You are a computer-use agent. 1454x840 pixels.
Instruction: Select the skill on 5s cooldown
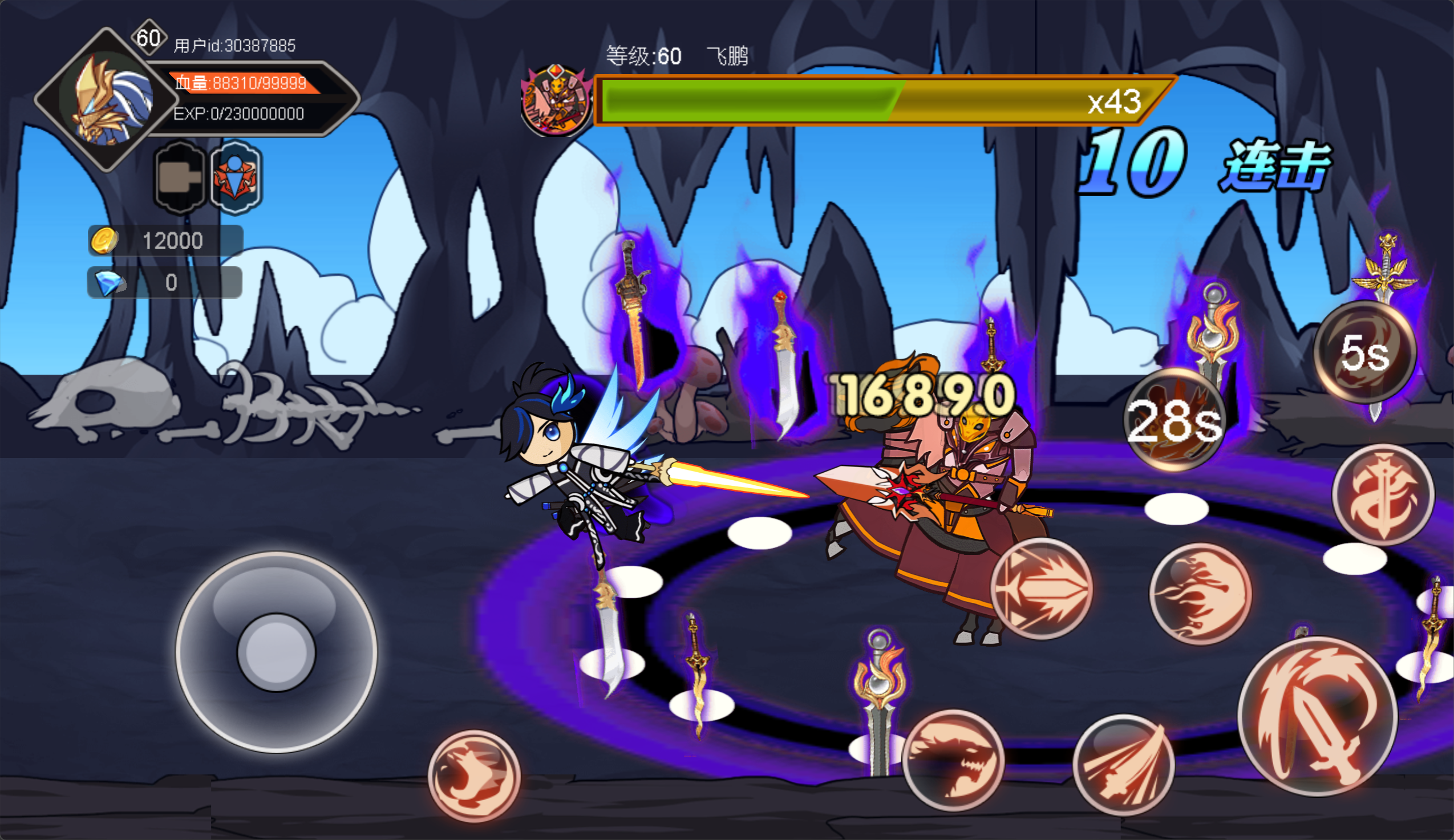(1364, 351)
